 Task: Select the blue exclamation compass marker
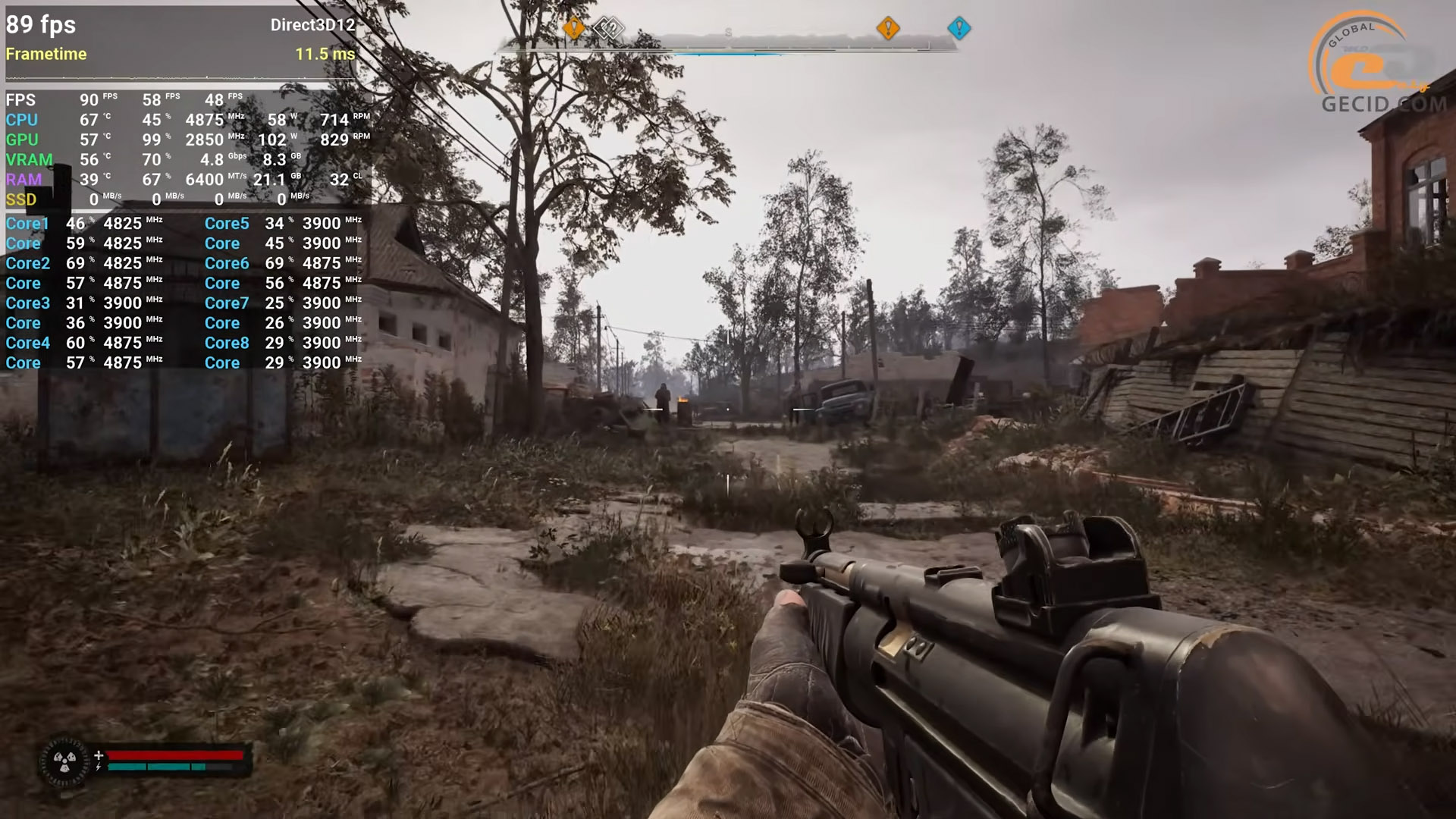click(x=959, y=29)
